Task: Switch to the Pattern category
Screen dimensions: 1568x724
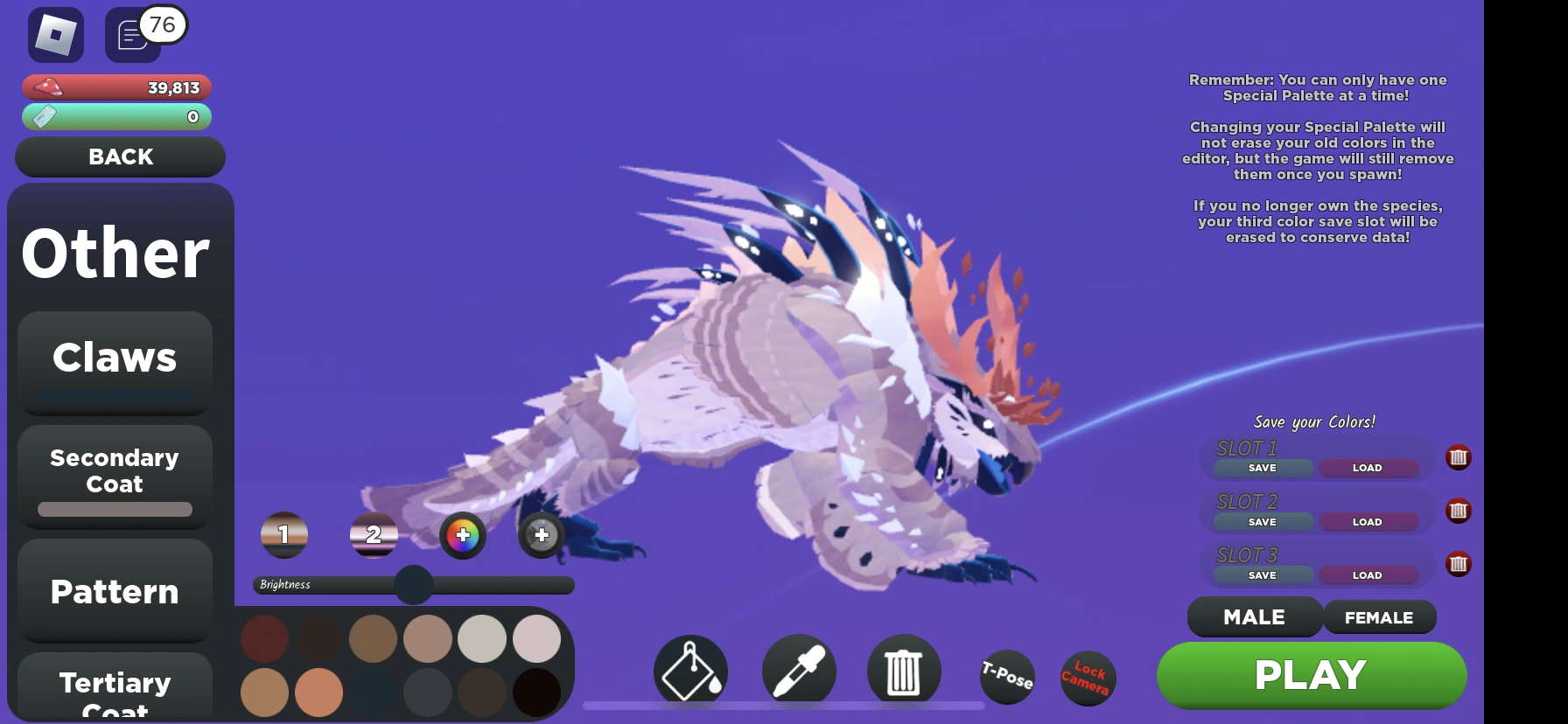Action: (114, 592)
